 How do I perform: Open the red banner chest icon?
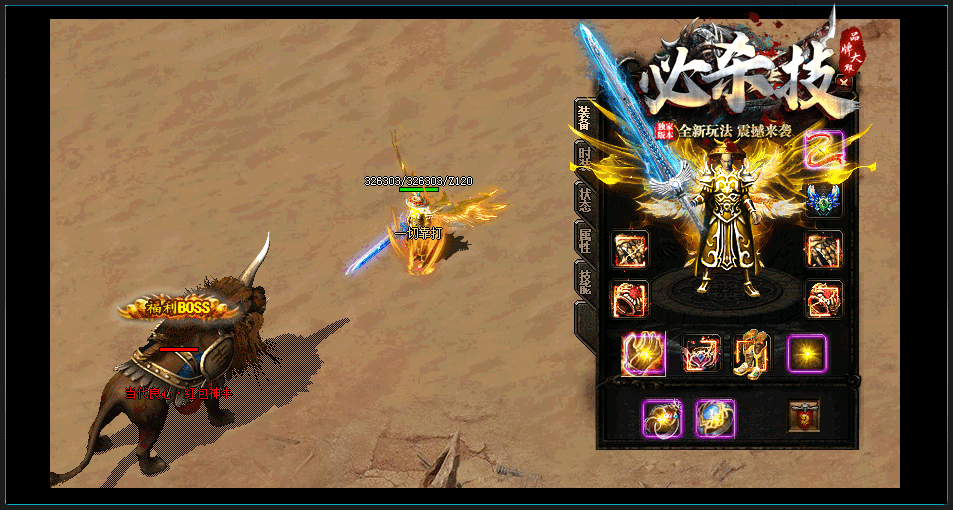click(803, 416)
